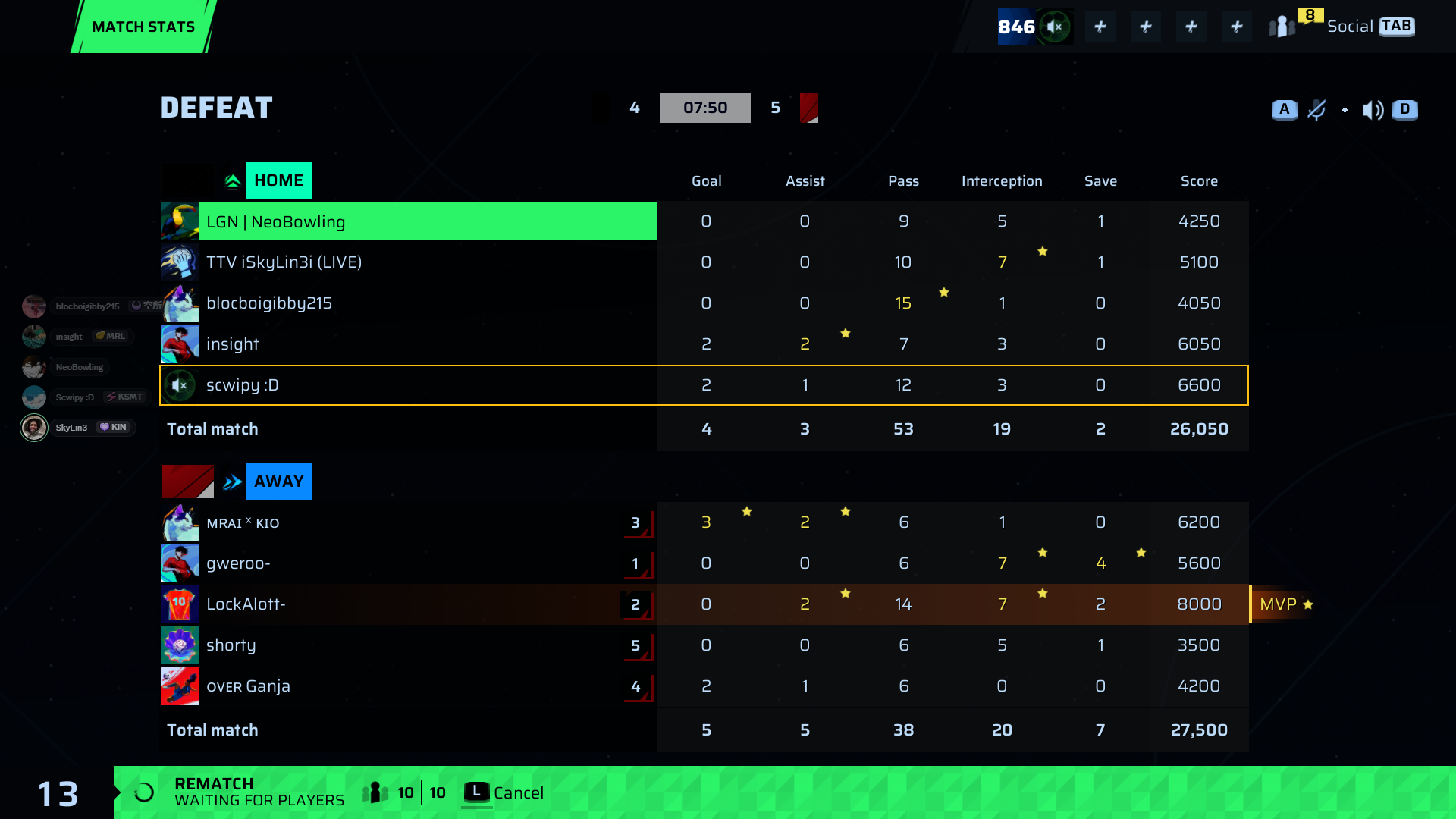Select SkyLin3 in the voice list

point(71,428)
